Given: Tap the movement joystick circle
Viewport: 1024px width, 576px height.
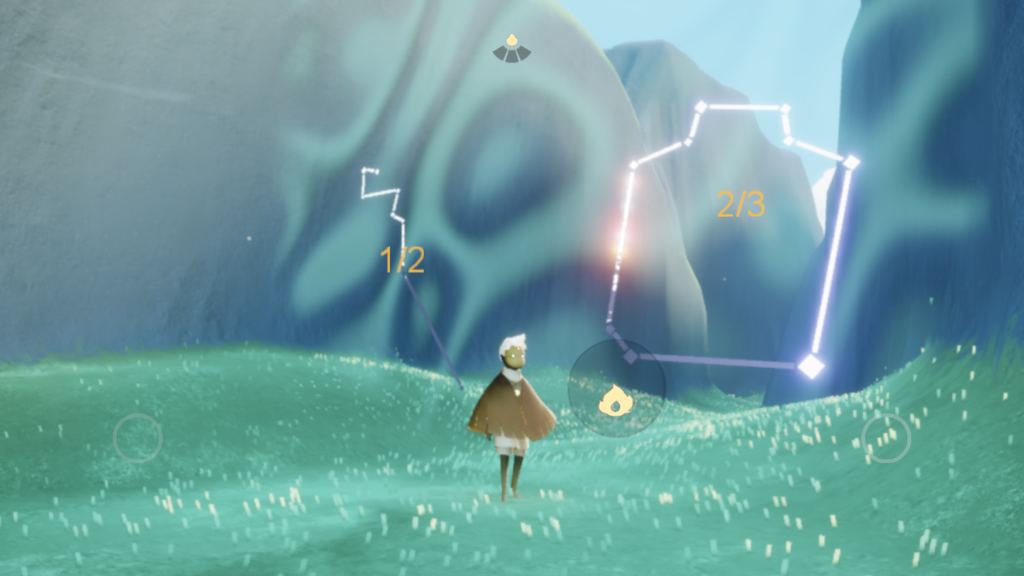Looking at the screenshot, I should pyautogui.click(x=137, y=438).
